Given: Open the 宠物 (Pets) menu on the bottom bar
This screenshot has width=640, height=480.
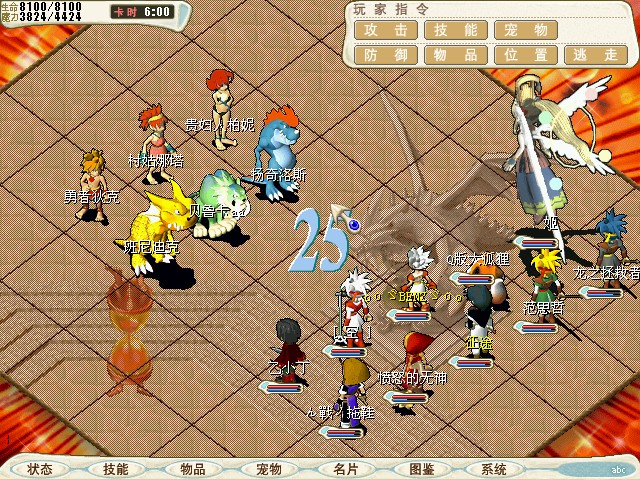Looking at the screenshot, I should click(x=269, y=469).
